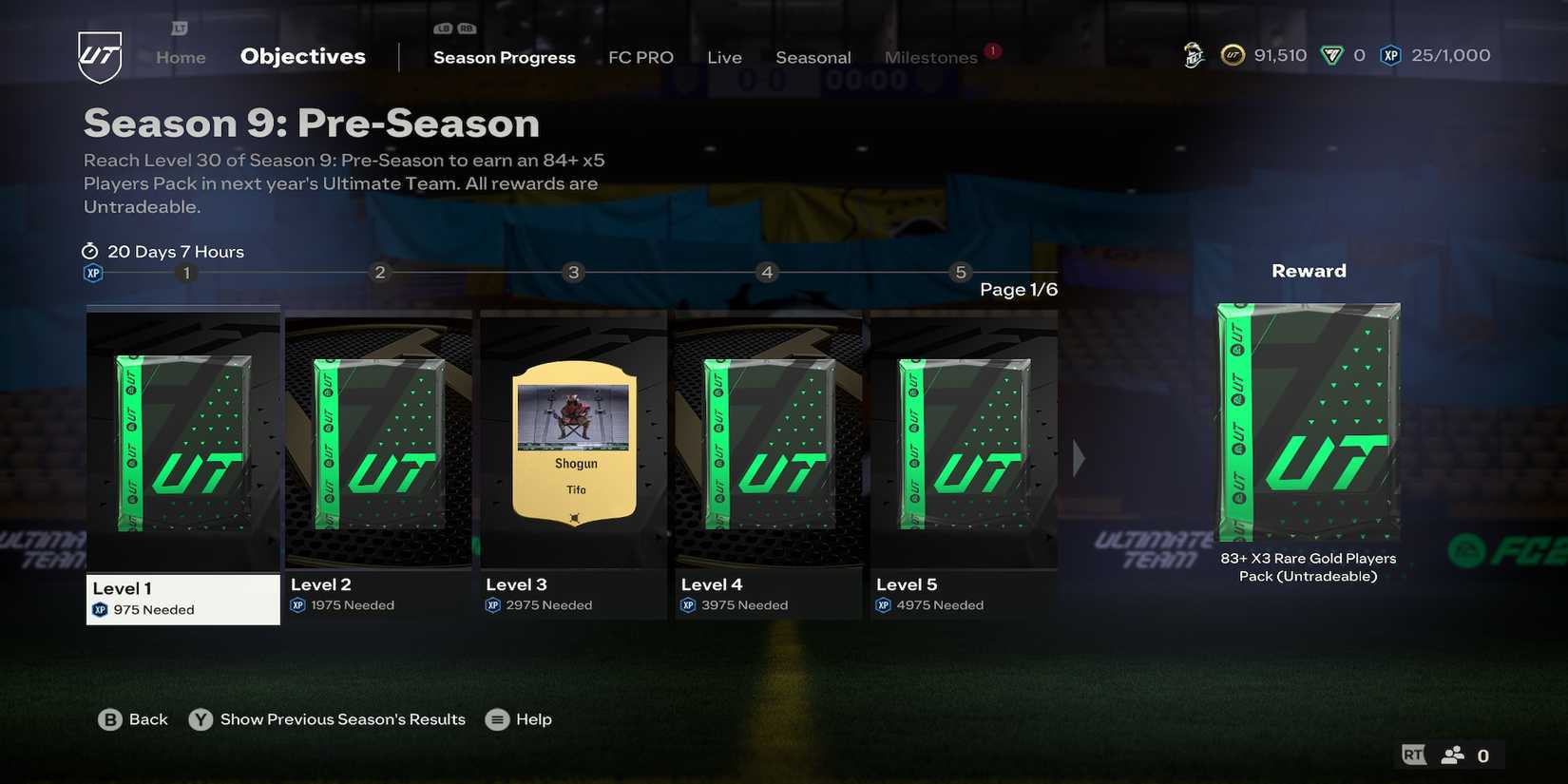This screenshot has width=1568, height=784.
Task: Click the XP icon on the Level 1 card
Action: 100,609
